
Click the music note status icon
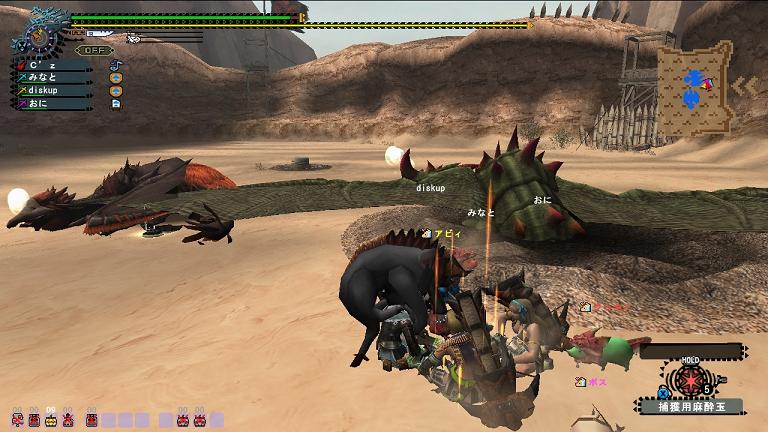[x=116, y=66]
